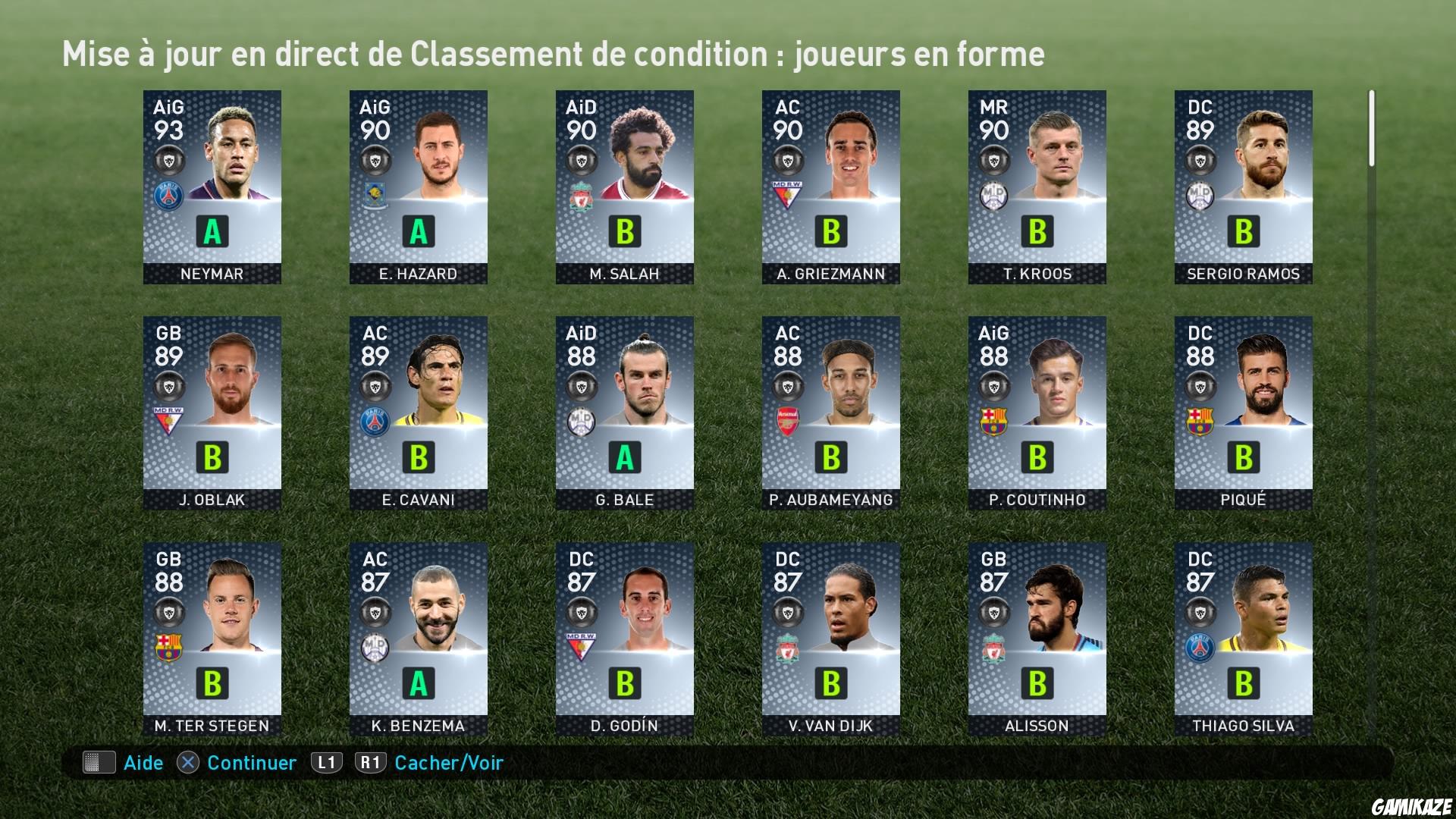The width and height of the screenshot is (1456, 819).
Task: Toggle card visibility with Cacher/Voir
Action: coord(447,764)
